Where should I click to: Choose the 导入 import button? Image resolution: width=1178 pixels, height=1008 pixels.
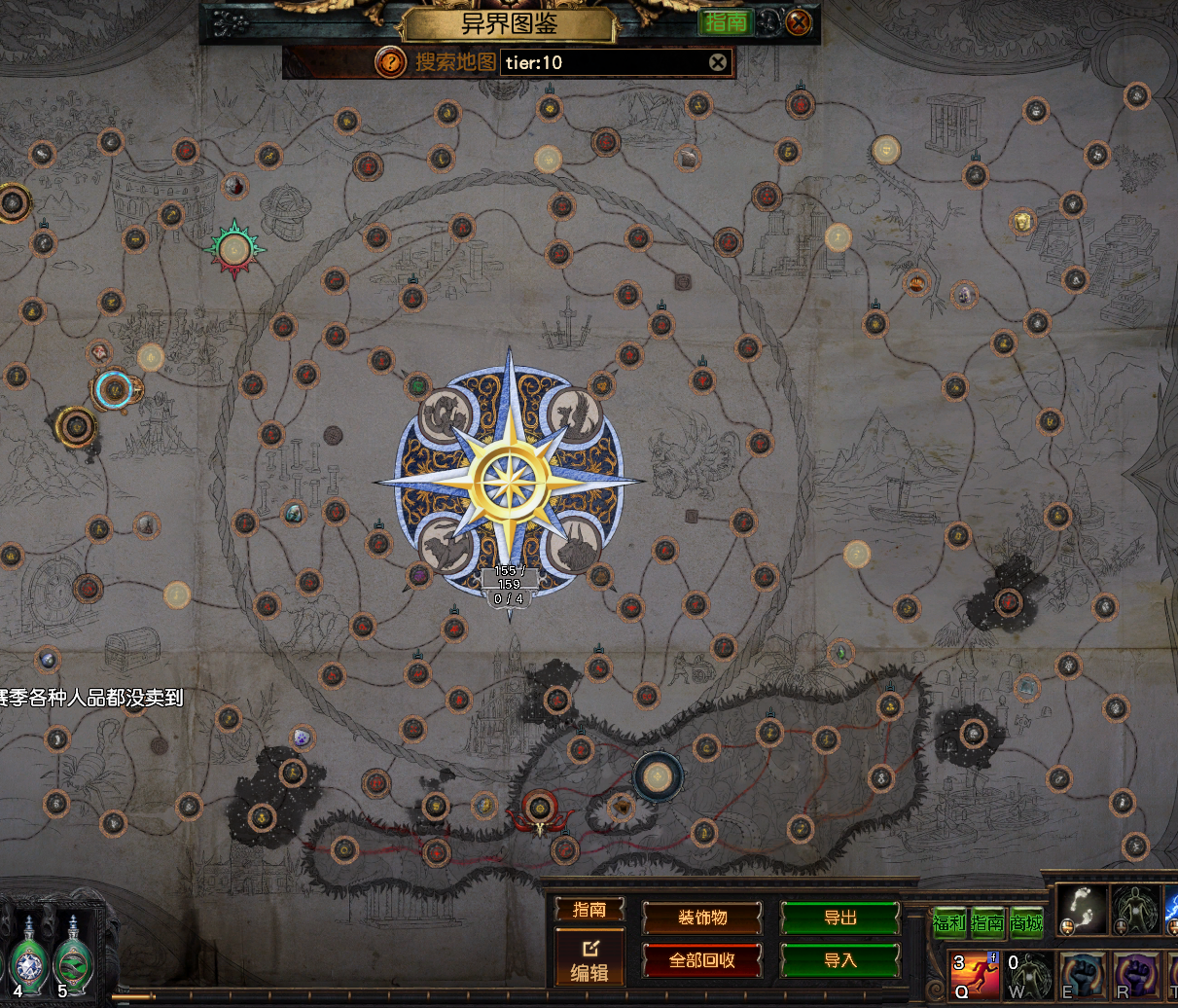840,960
